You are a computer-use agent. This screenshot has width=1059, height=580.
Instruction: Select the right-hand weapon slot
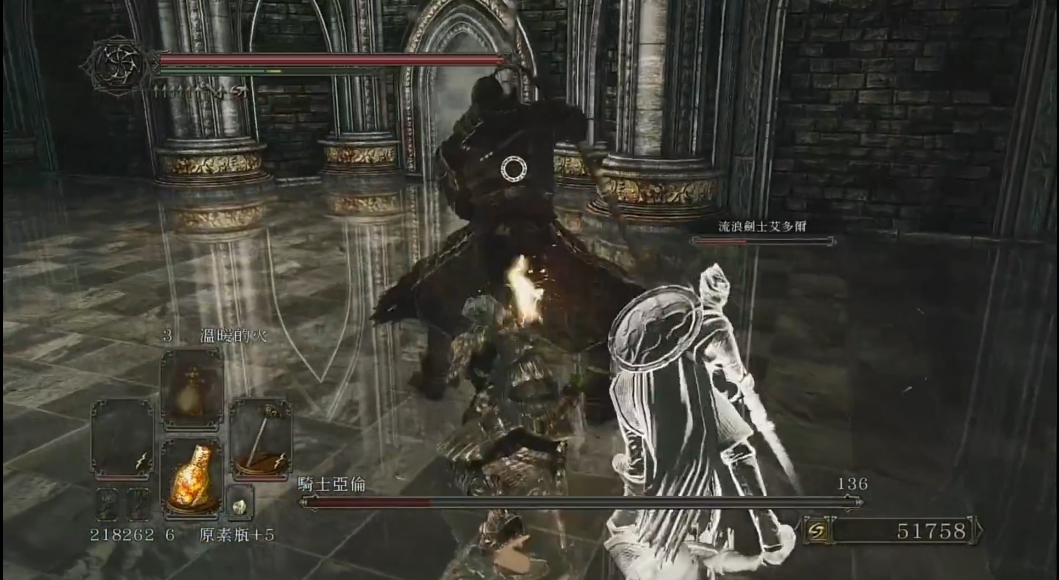260,439
